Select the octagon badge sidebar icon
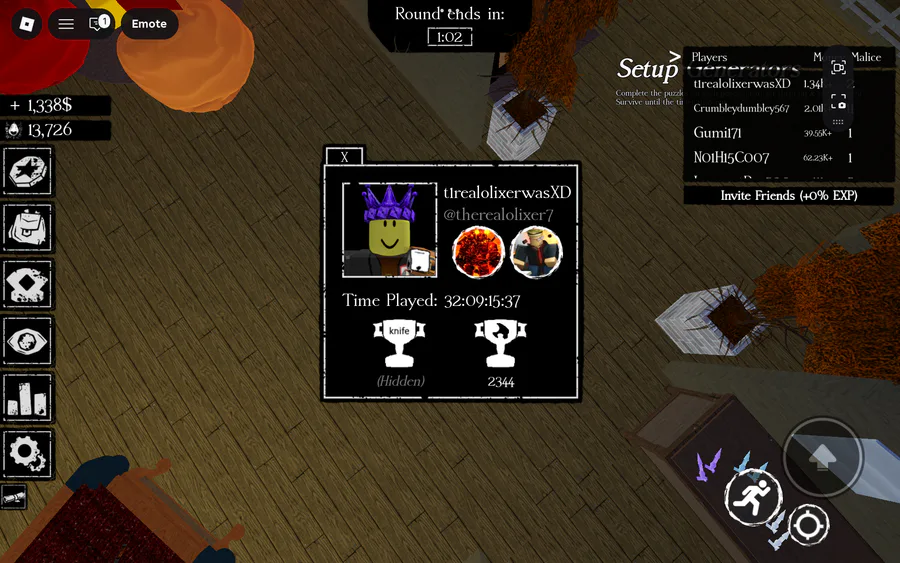This screenshot has width=900, height=563. (x=28, y=172)
